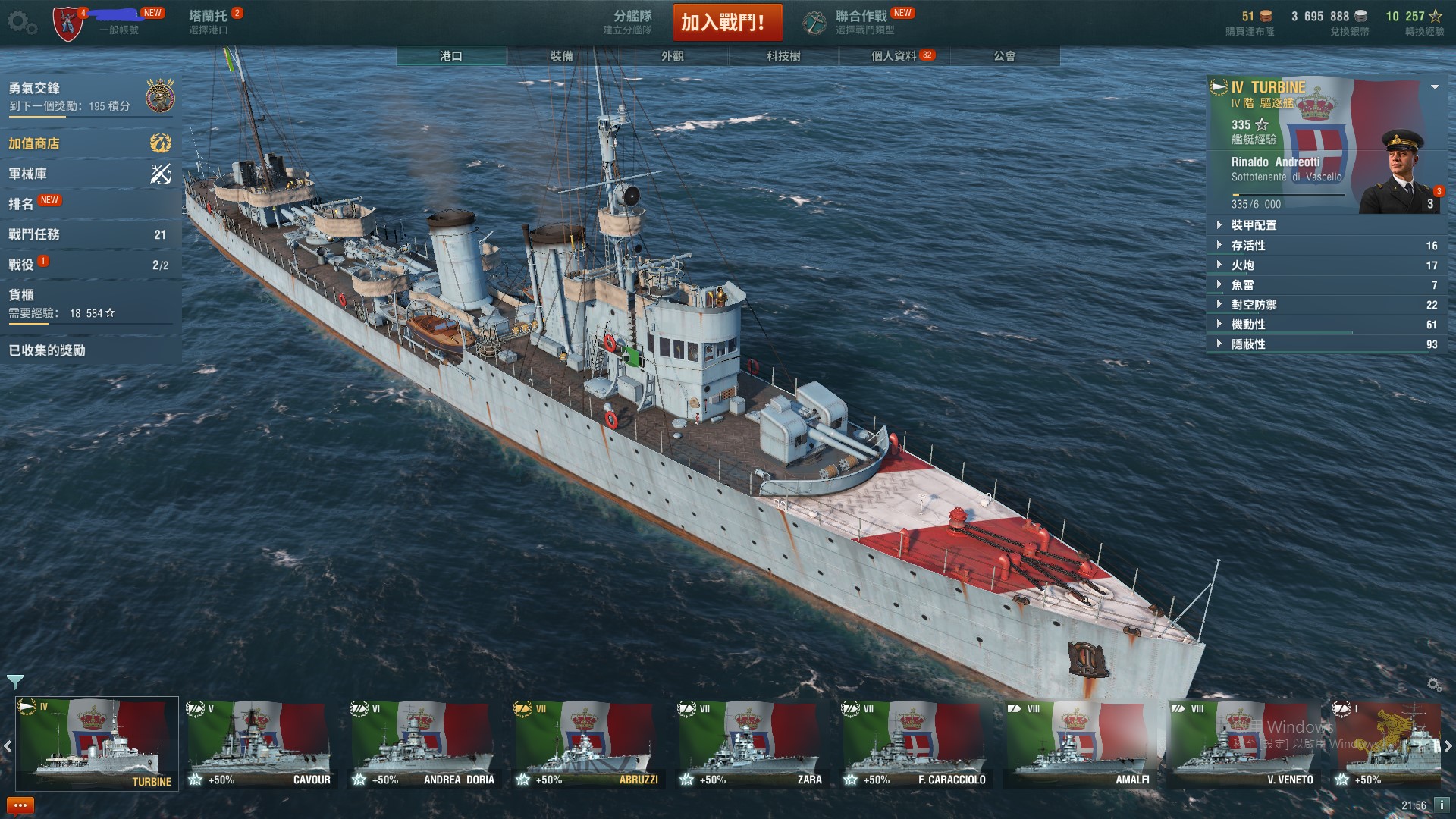Open the ship carousel filter funnel

[14, 681]
